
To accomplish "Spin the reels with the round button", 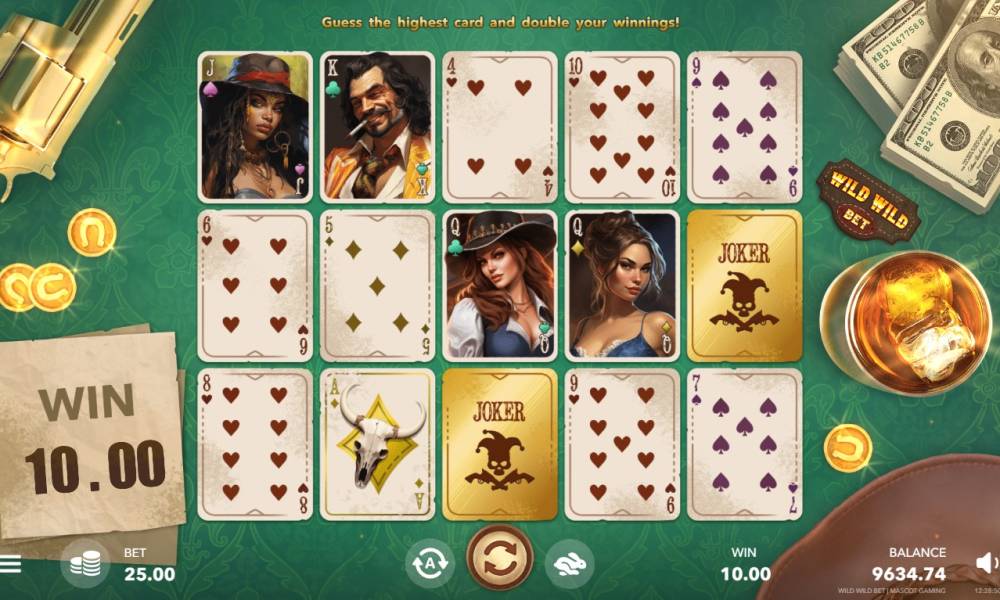I will click(500, 559).
